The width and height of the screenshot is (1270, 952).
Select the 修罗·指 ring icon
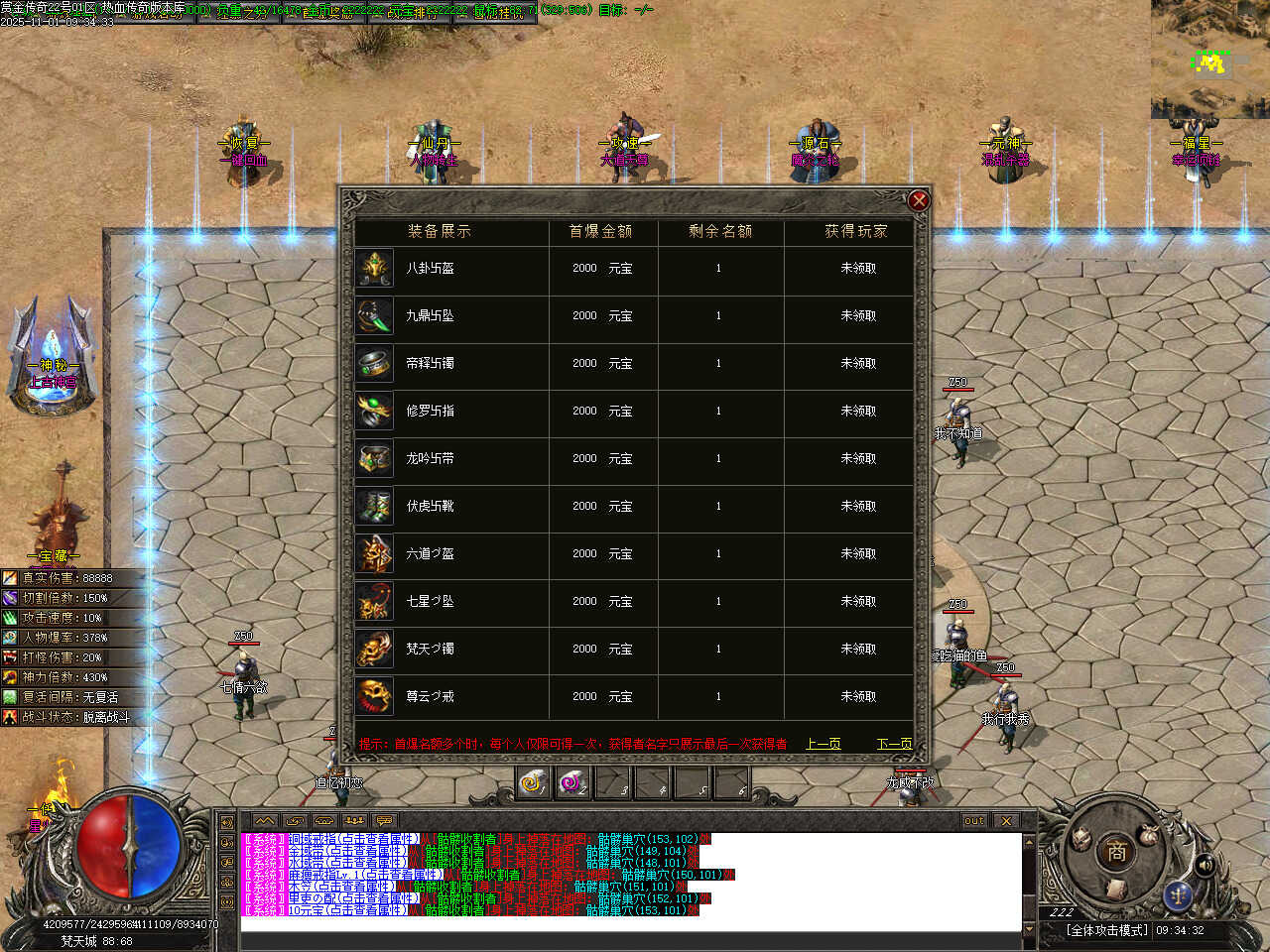click(x=375, y=412)
